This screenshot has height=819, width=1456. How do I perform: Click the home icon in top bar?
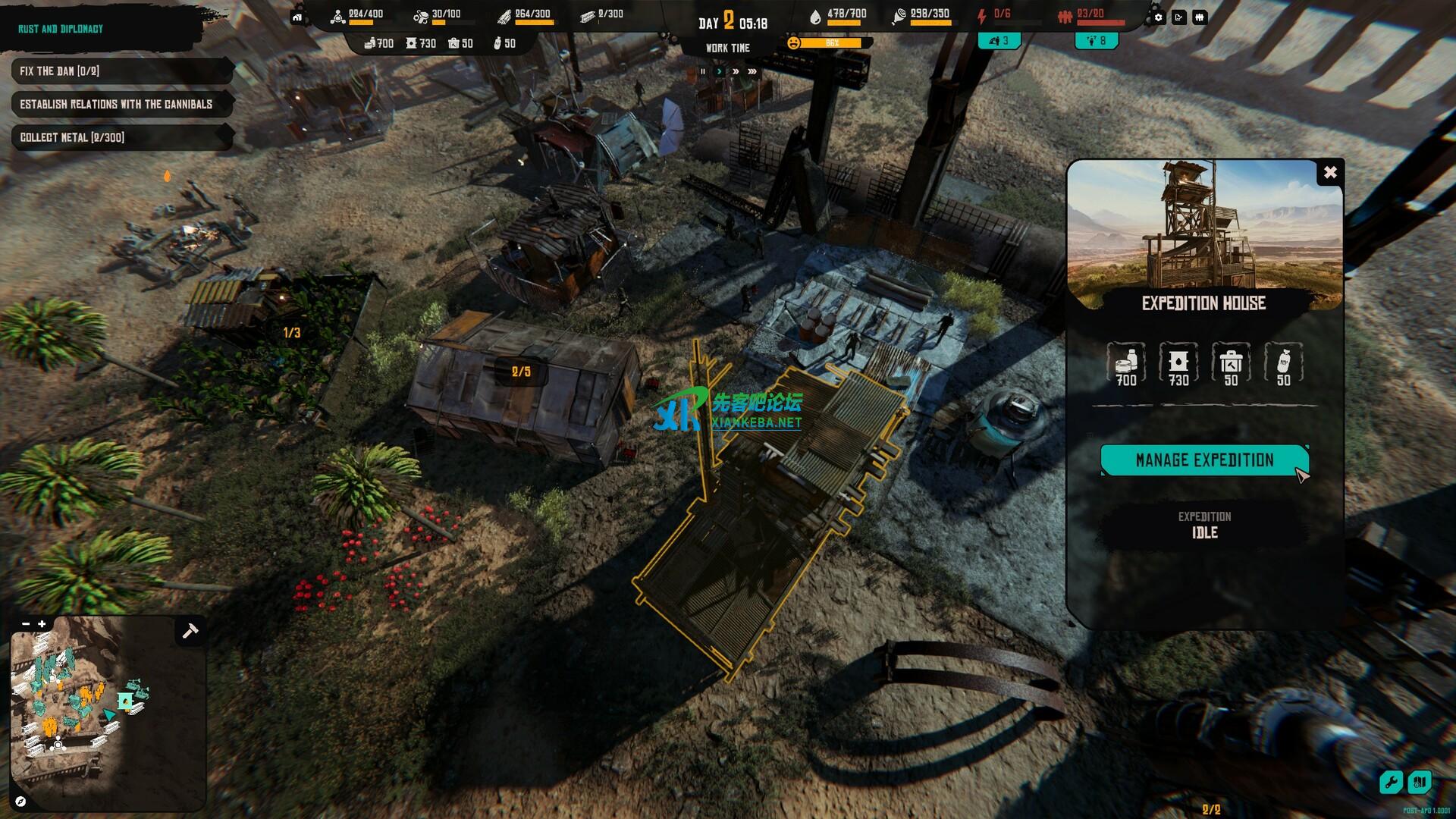pyautogui.click(x=297, y=17)
